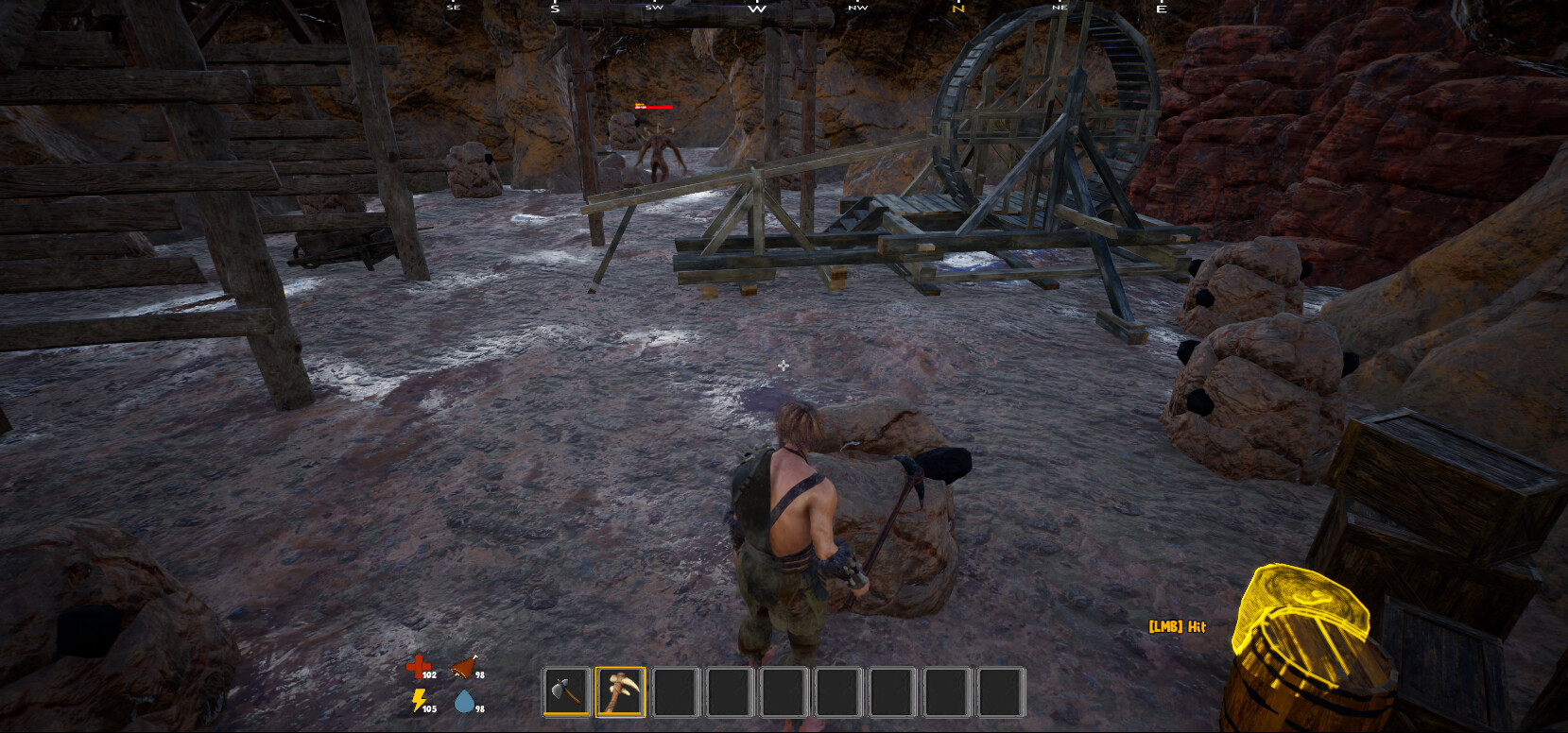The width and height of the screenshot is (1568, 733).
Task: Click the 102 health value text
Action: [x=430, y=674]
